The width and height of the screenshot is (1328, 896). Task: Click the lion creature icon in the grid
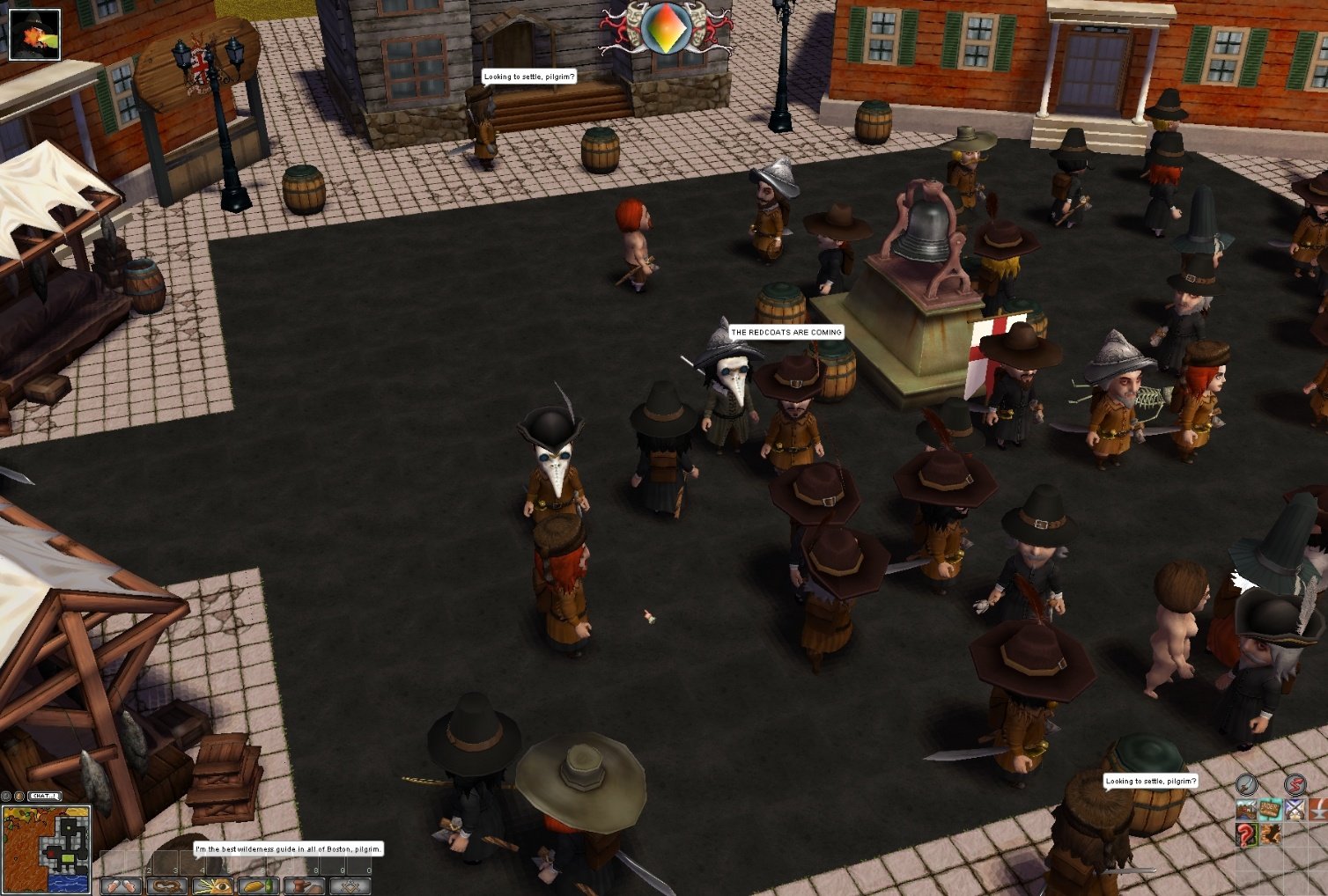tap(1270, 835)
